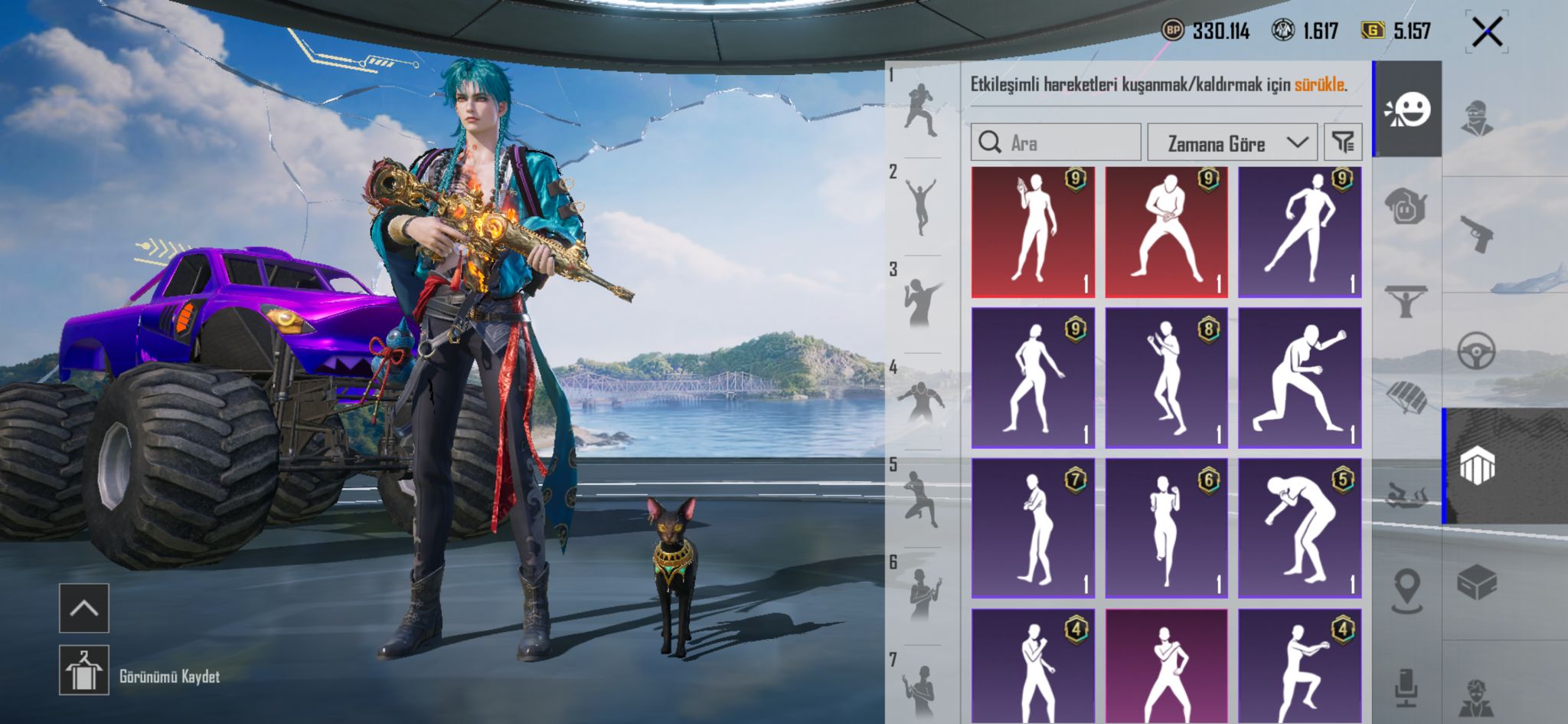Screen dimensions: 1568x724
Task: Select the red emote holding a spray can
Action: 1033,232
